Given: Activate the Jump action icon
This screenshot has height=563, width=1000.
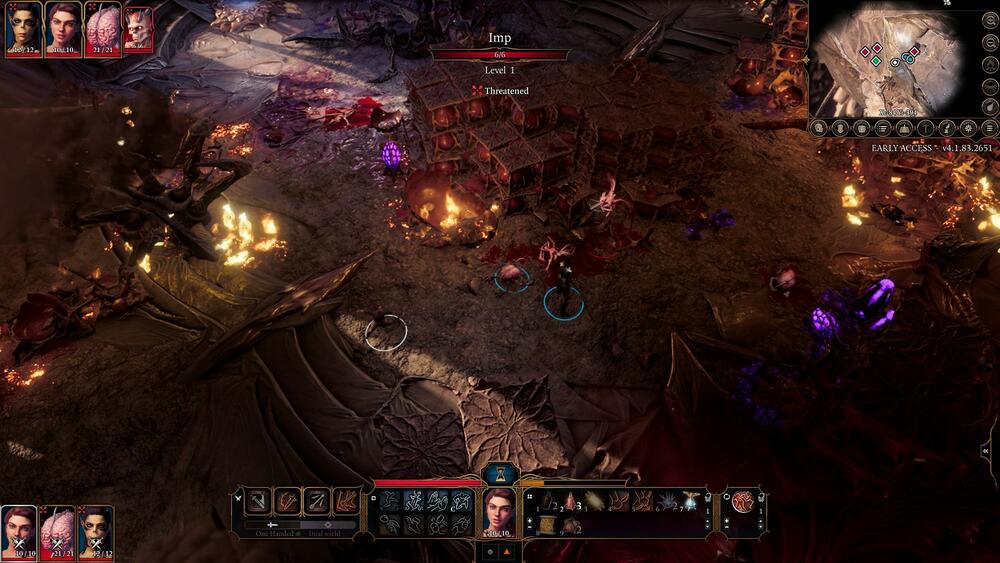Looking at the screenshot, I should tap(389, 501).
